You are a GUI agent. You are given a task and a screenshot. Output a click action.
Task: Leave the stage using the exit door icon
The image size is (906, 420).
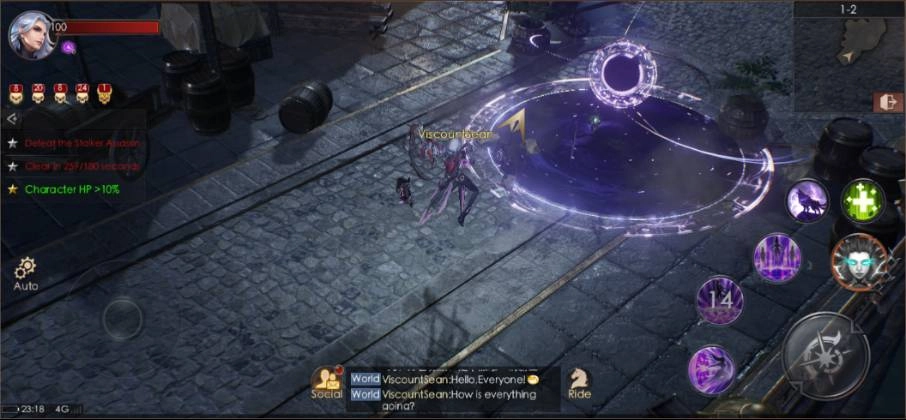coord(887,102)
